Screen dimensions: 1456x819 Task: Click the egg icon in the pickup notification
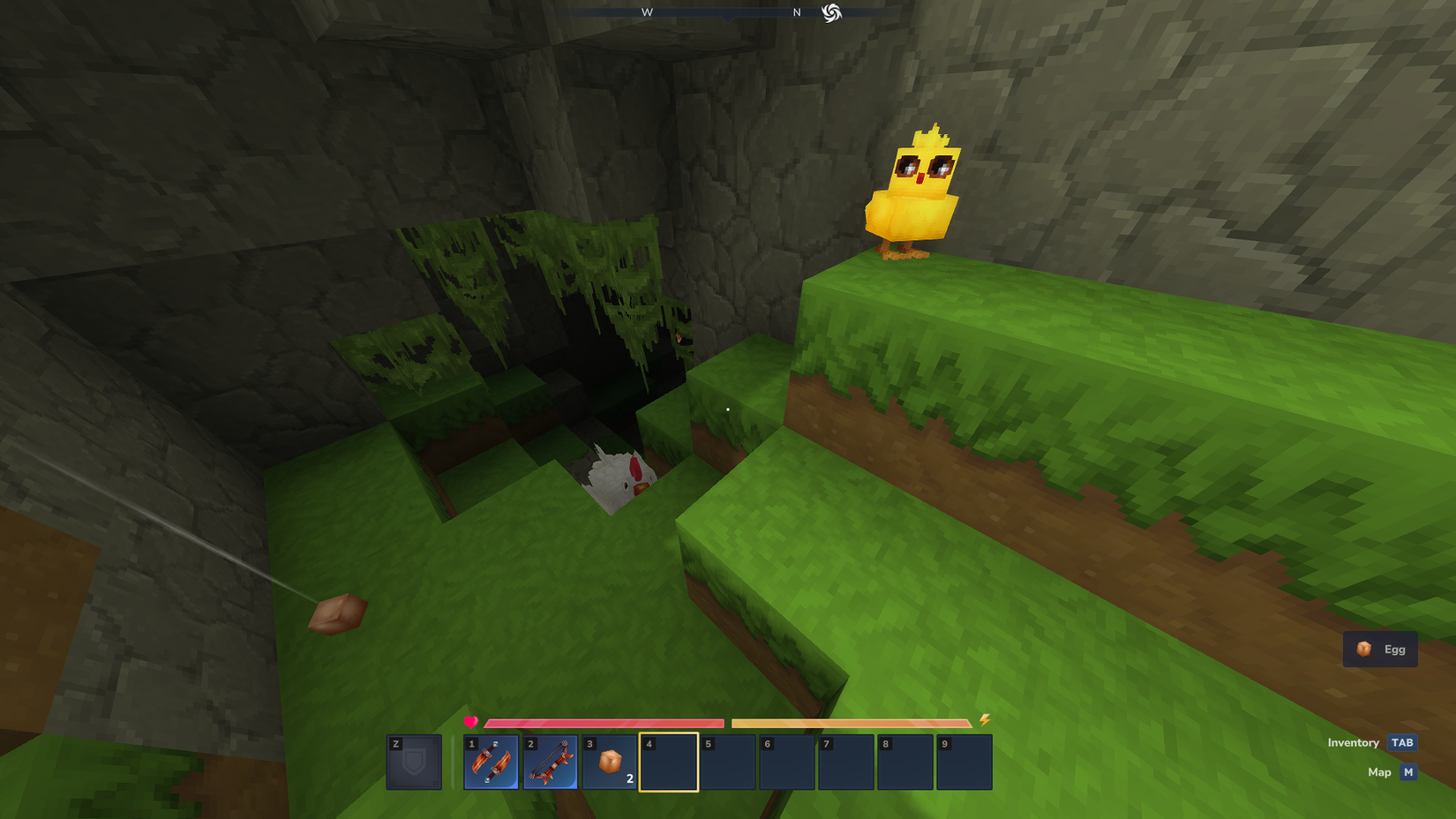click(x=1363, y=649)
